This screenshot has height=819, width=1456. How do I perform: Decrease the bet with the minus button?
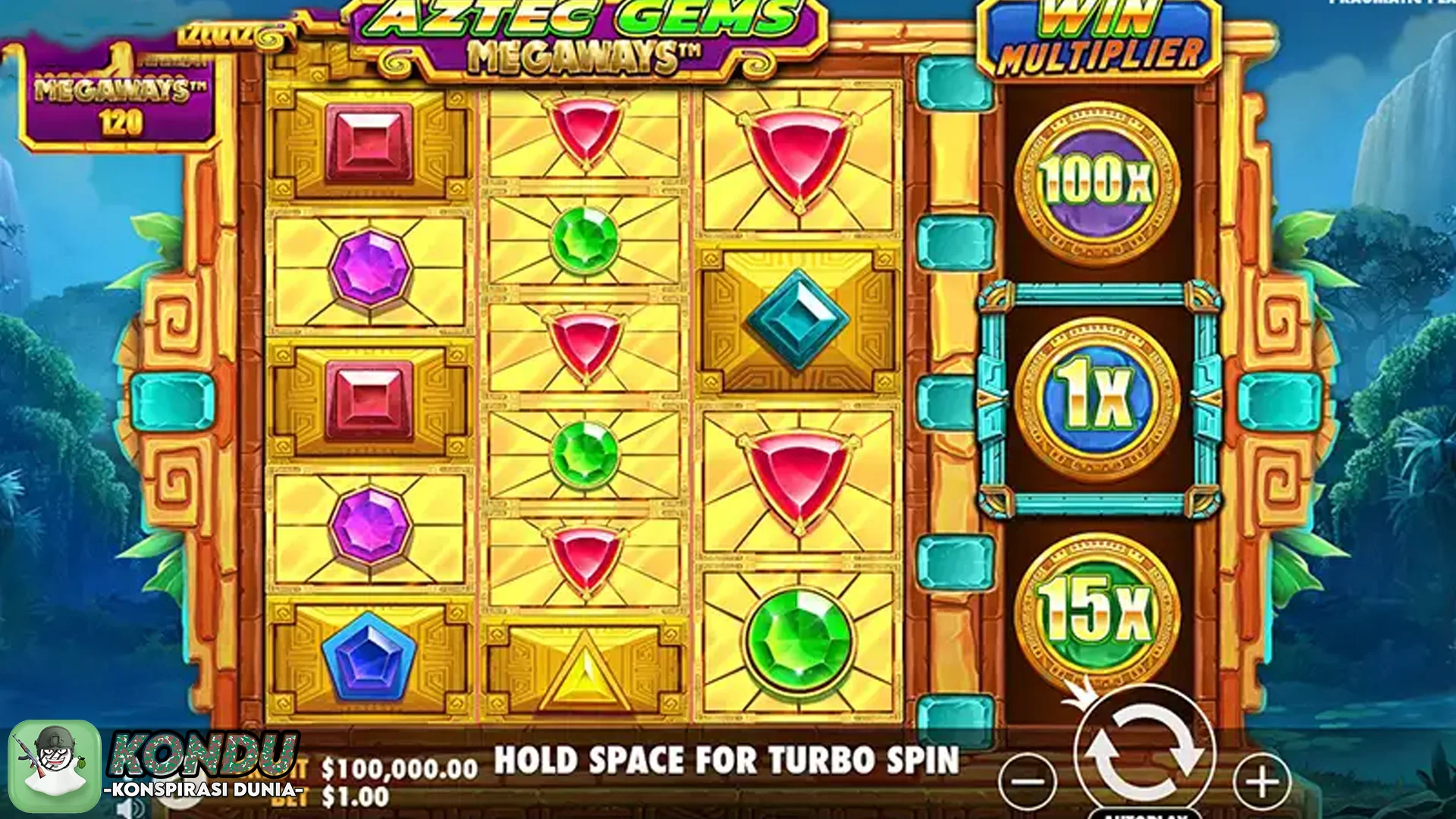pyautogui.click(x=1028, y=781)
